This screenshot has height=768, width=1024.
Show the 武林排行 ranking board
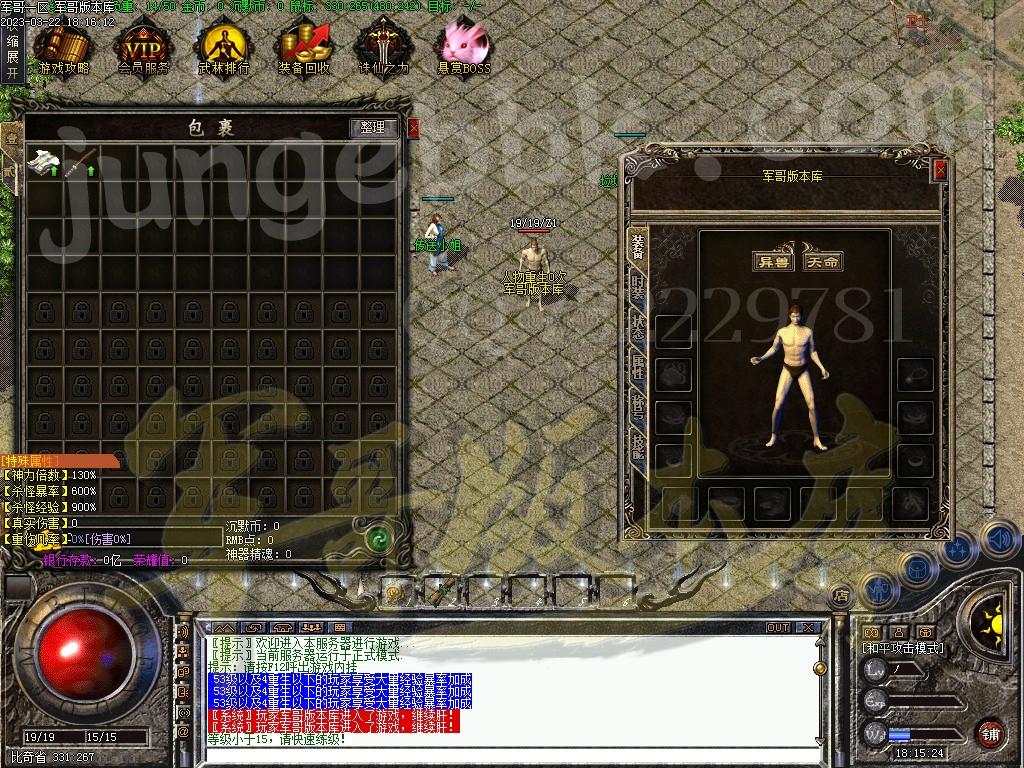[223, 50]
